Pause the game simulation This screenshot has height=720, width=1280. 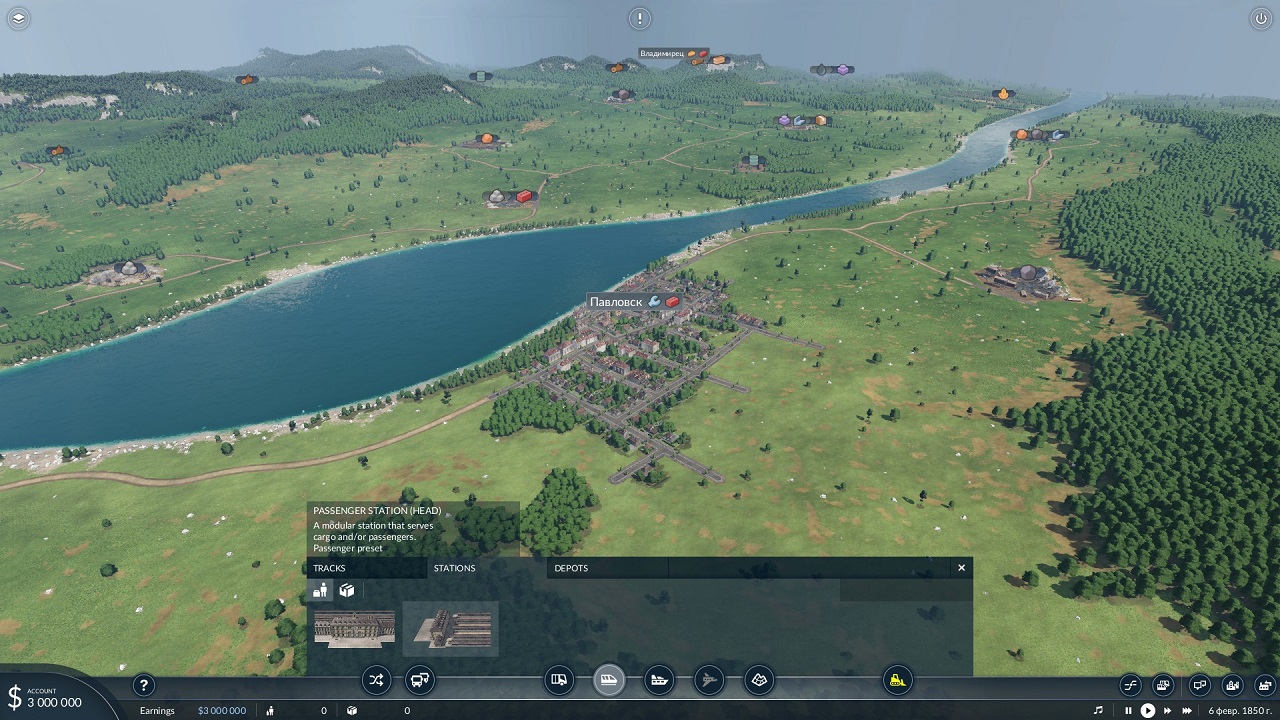coord(1129,711)
